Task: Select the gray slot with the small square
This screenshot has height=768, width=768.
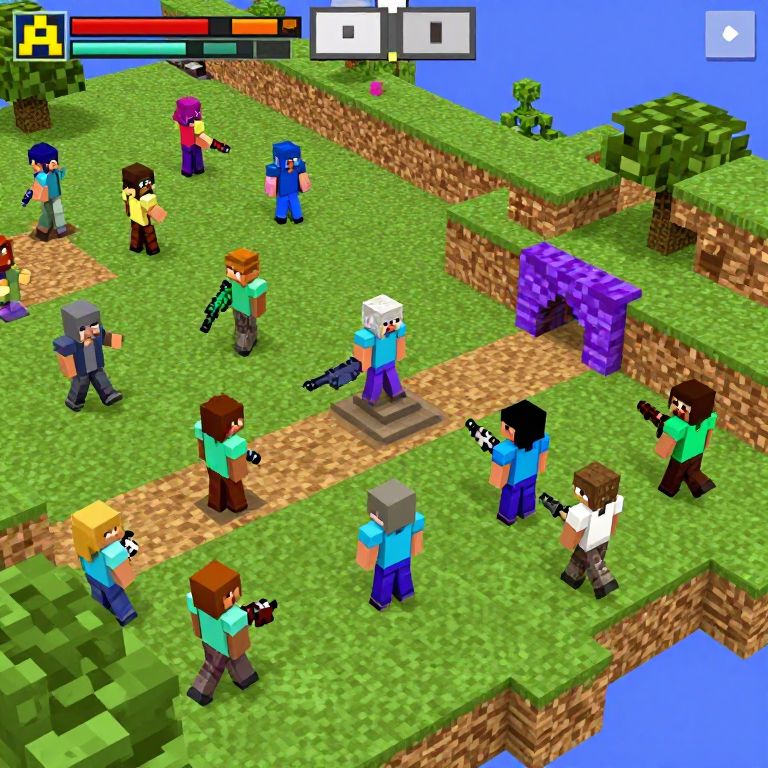Action: [348, 33]
